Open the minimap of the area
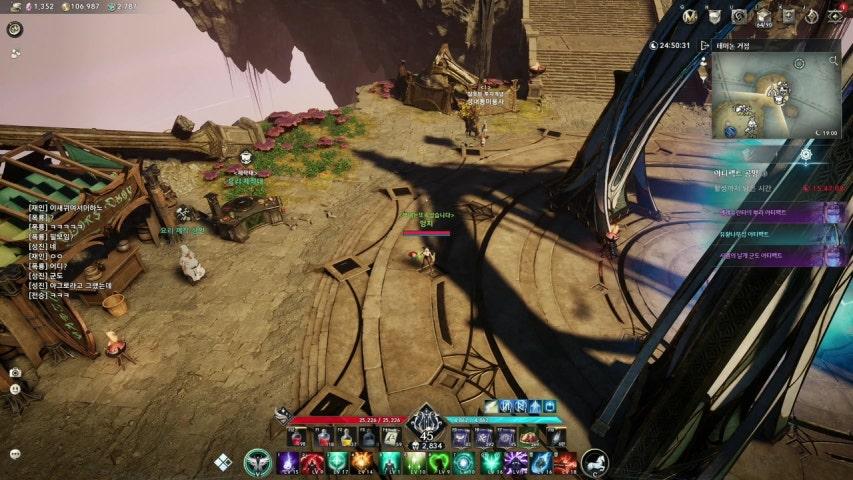 775,97
